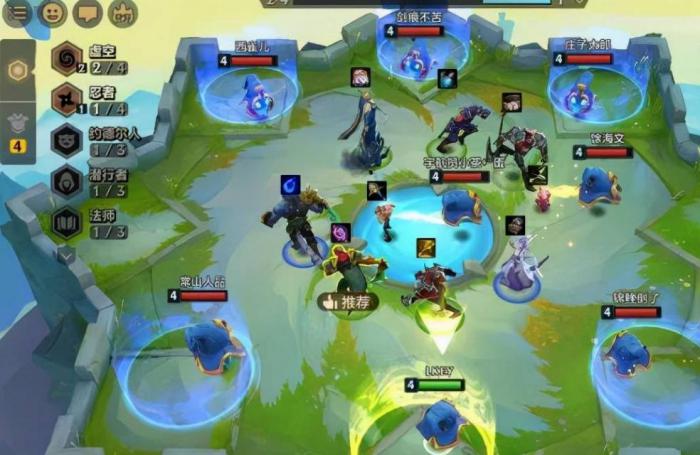The height and width of the screenshot is (455, 700).
Task: Tap the 推荐 recommend thumbs-up button
Action: point(346,301)
